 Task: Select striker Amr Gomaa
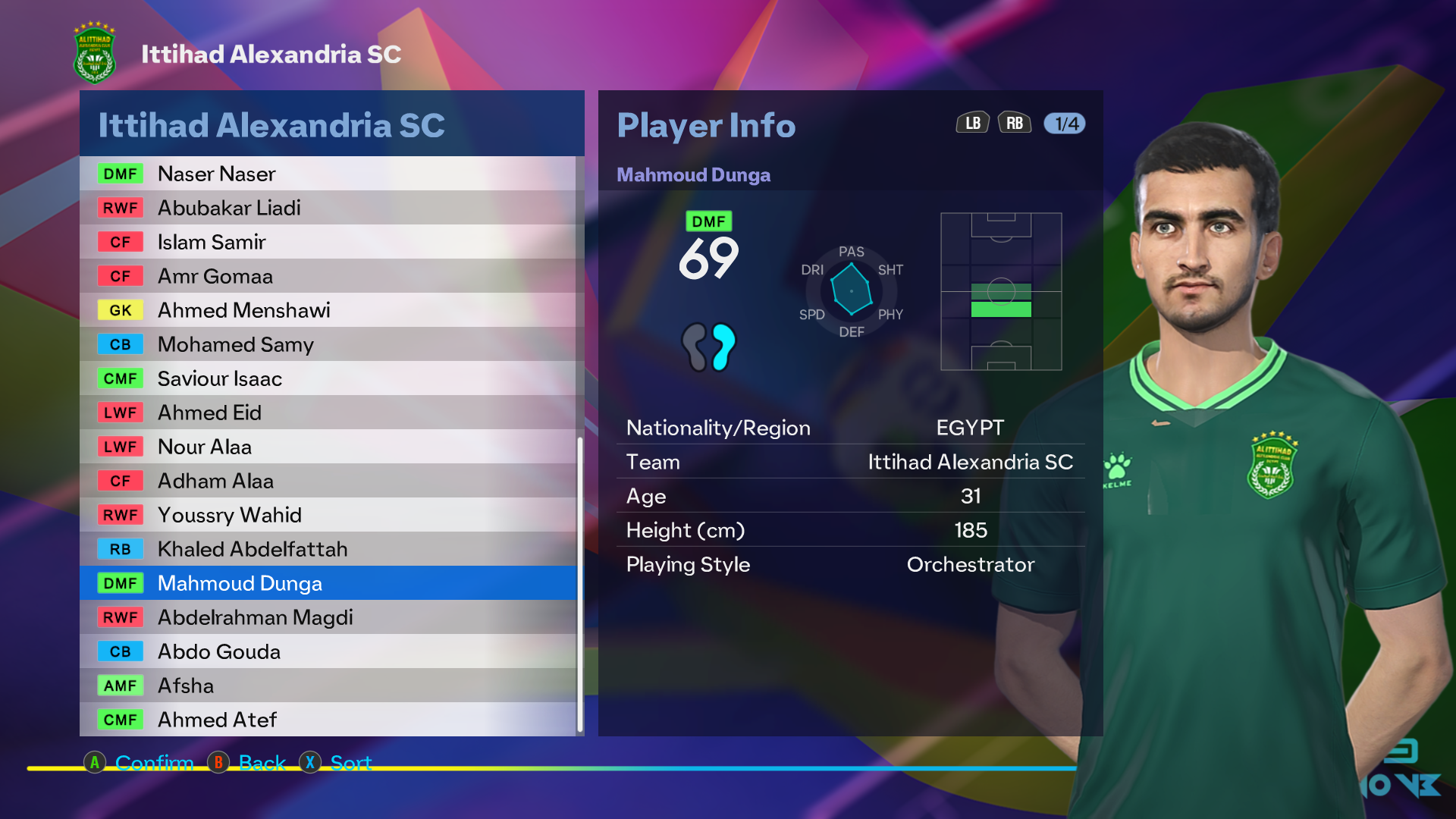click(328, 276)
